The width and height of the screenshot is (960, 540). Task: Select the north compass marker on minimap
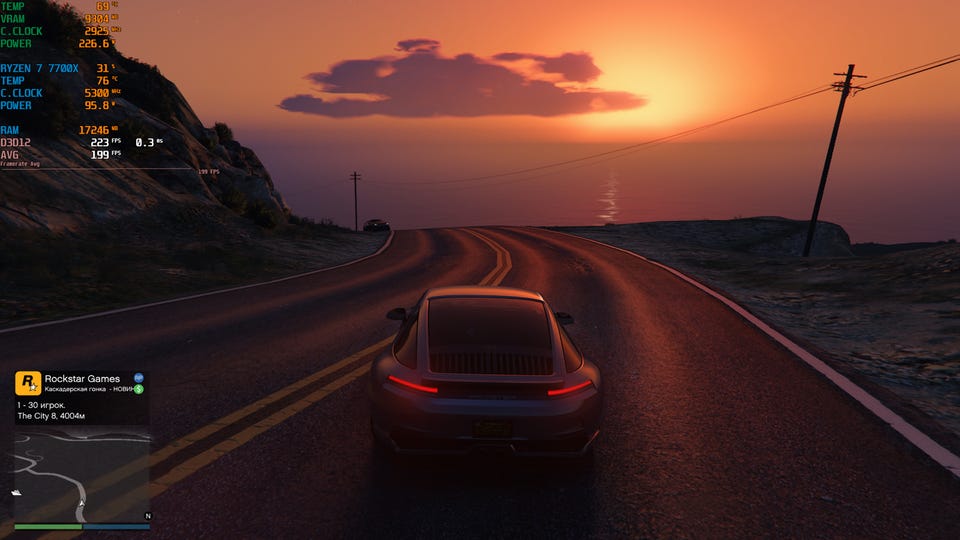[148, 516]
